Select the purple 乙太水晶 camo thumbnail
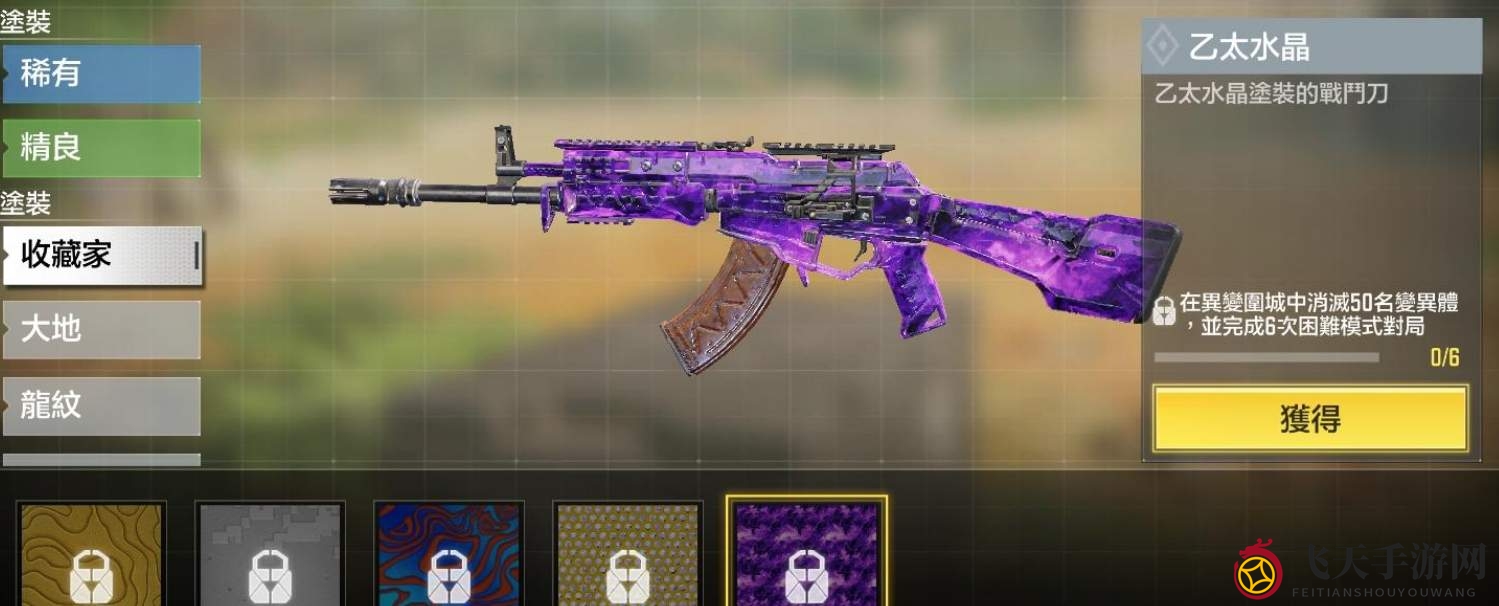The width and height of the screenshot is (1499, 606). coord(806,554)
